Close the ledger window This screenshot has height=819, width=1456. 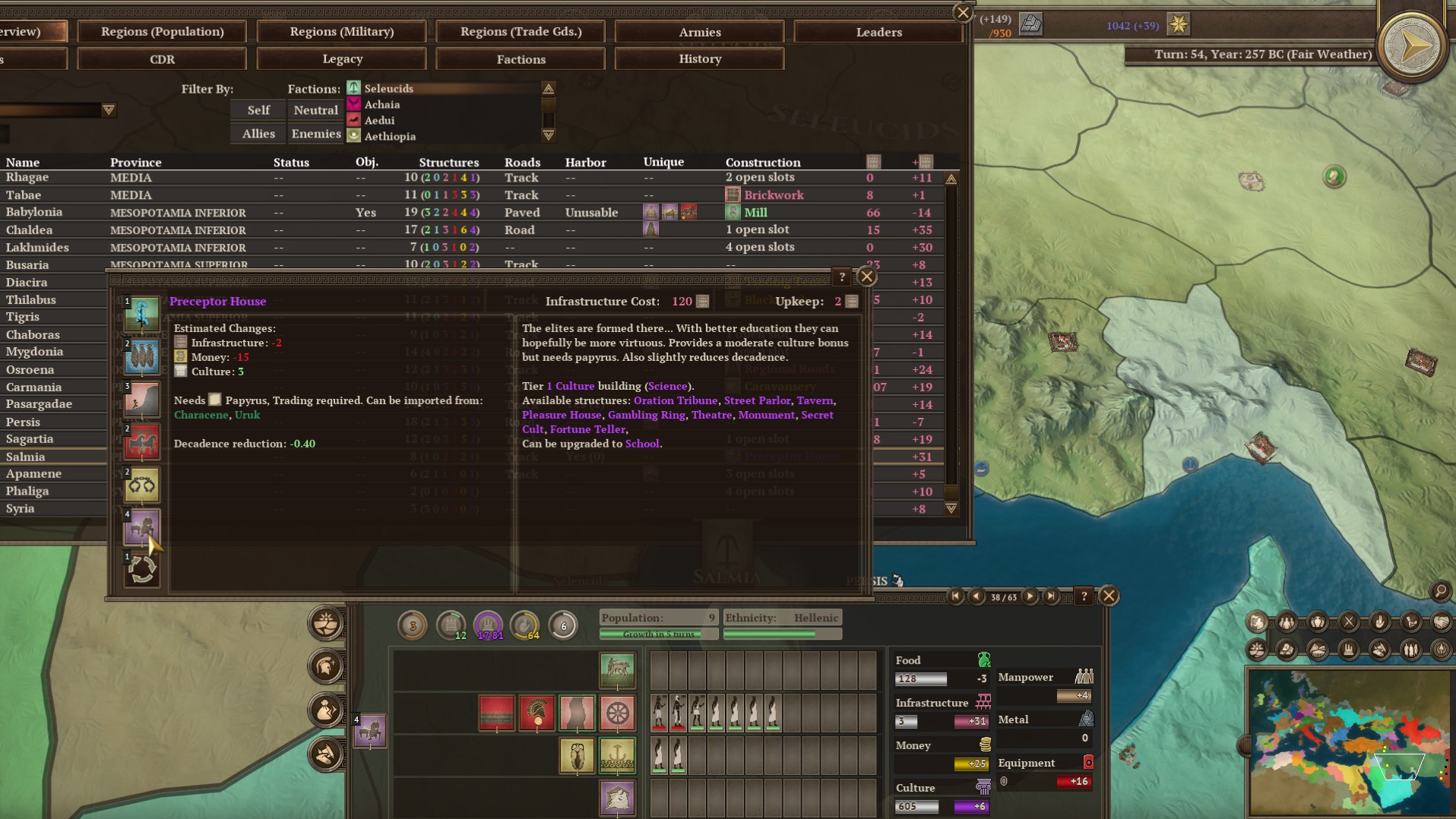pos(963,13)
